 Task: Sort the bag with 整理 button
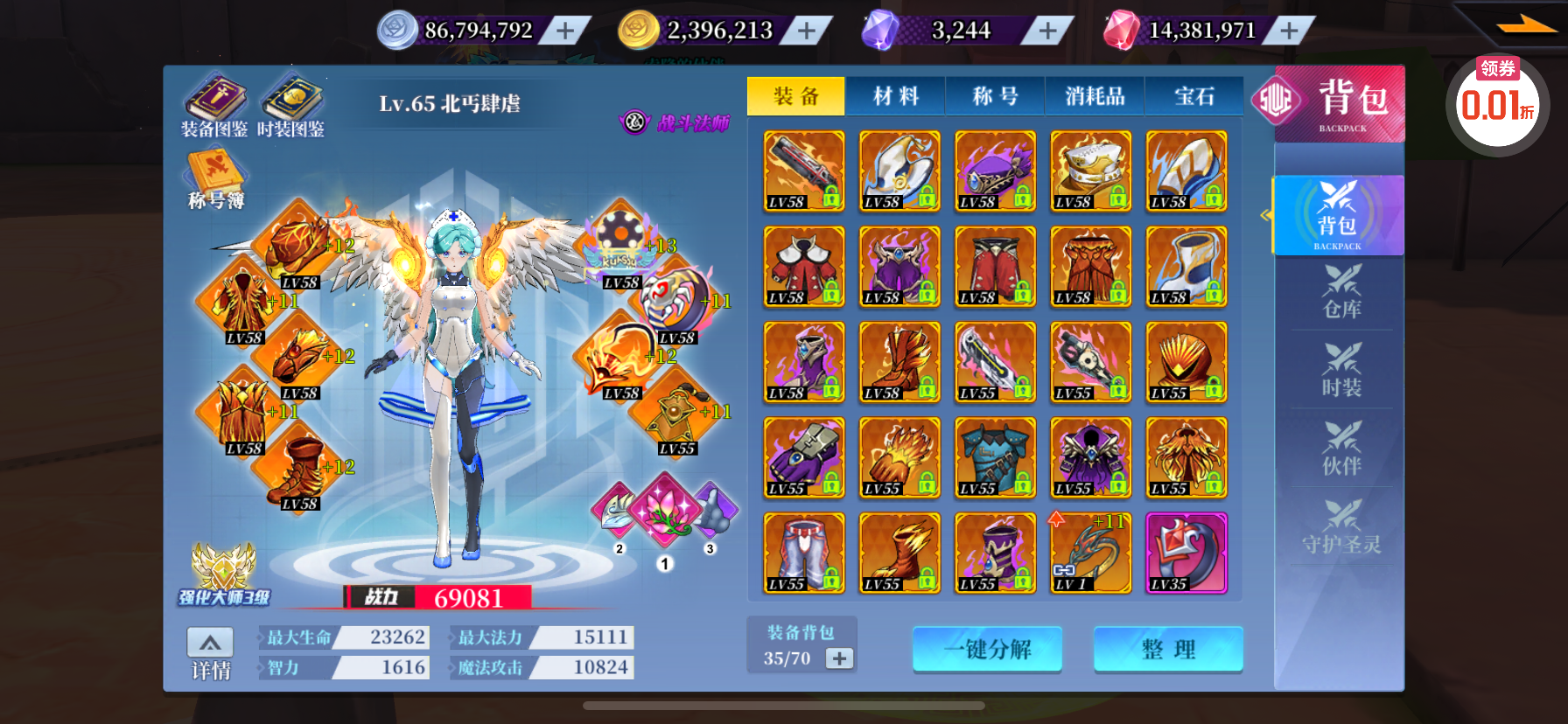click(1168, 650)
